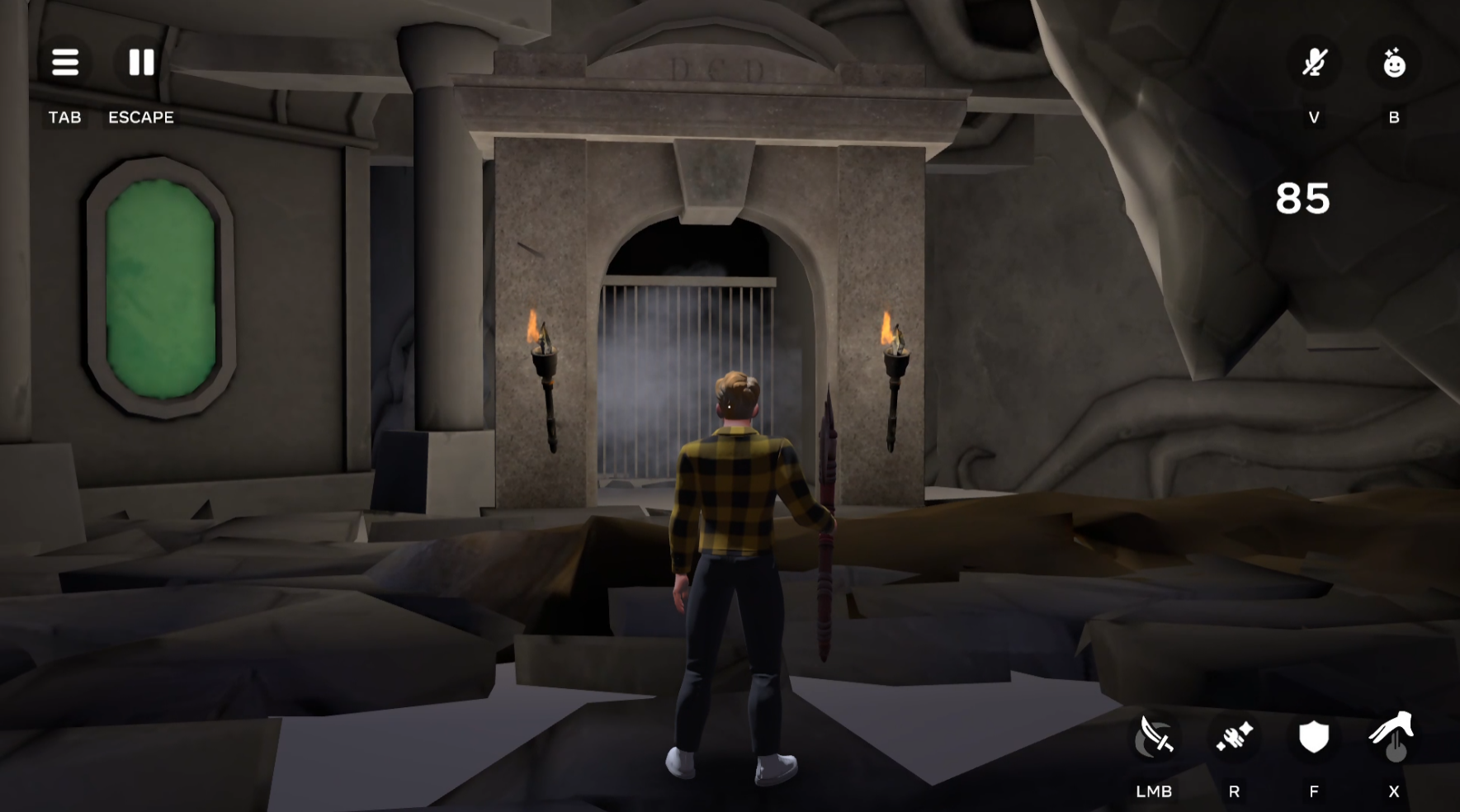
Task: Toggle the muted microphone icon
Action: tap(1314, 63)
